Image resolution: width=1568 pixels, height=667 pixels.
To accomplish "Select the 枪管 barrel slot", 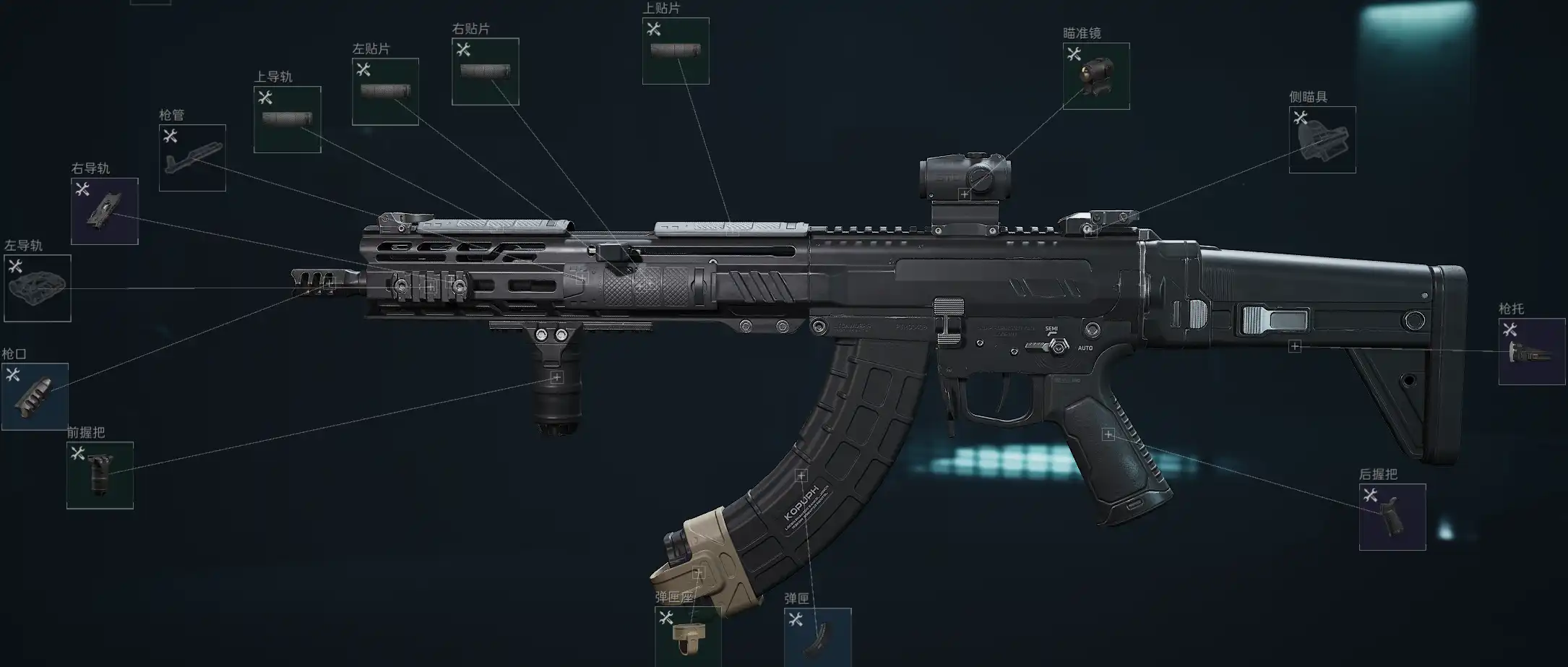I will tap(192, 158).
